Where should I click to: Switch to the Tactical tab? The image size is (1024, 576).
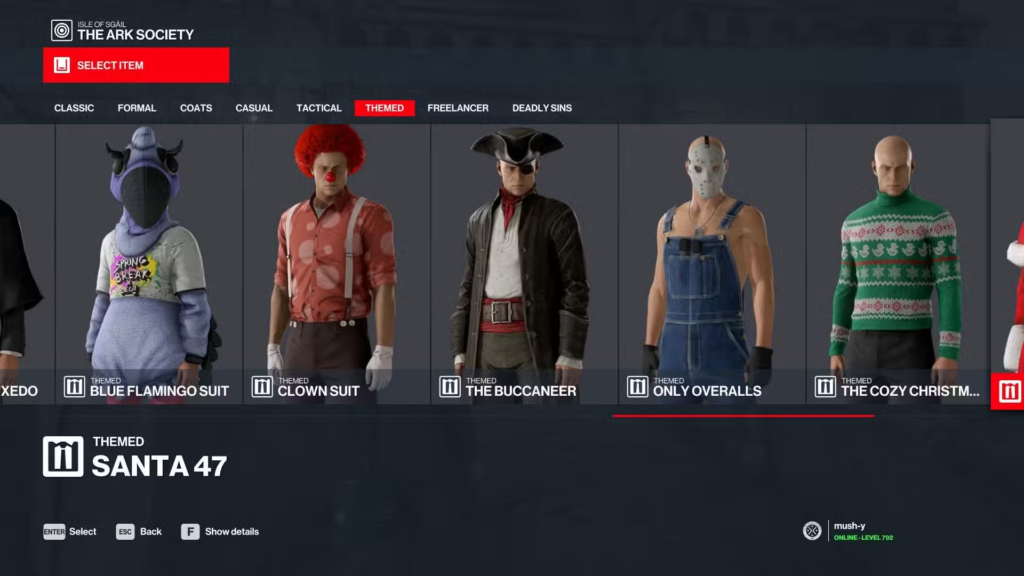click(x=319, y=108)
